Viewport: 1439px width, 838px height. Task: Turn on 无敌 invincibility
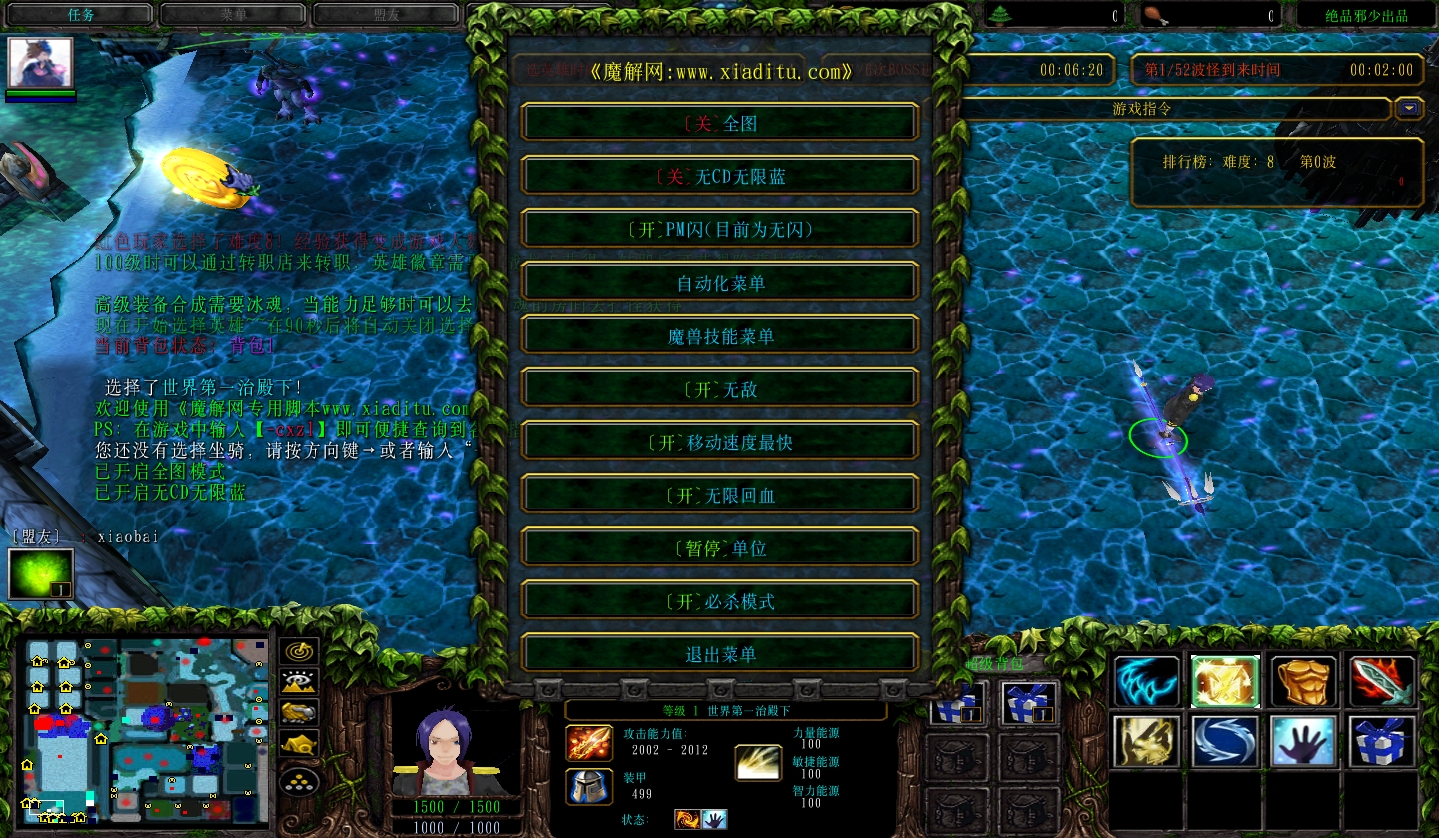tap(720, 389)
